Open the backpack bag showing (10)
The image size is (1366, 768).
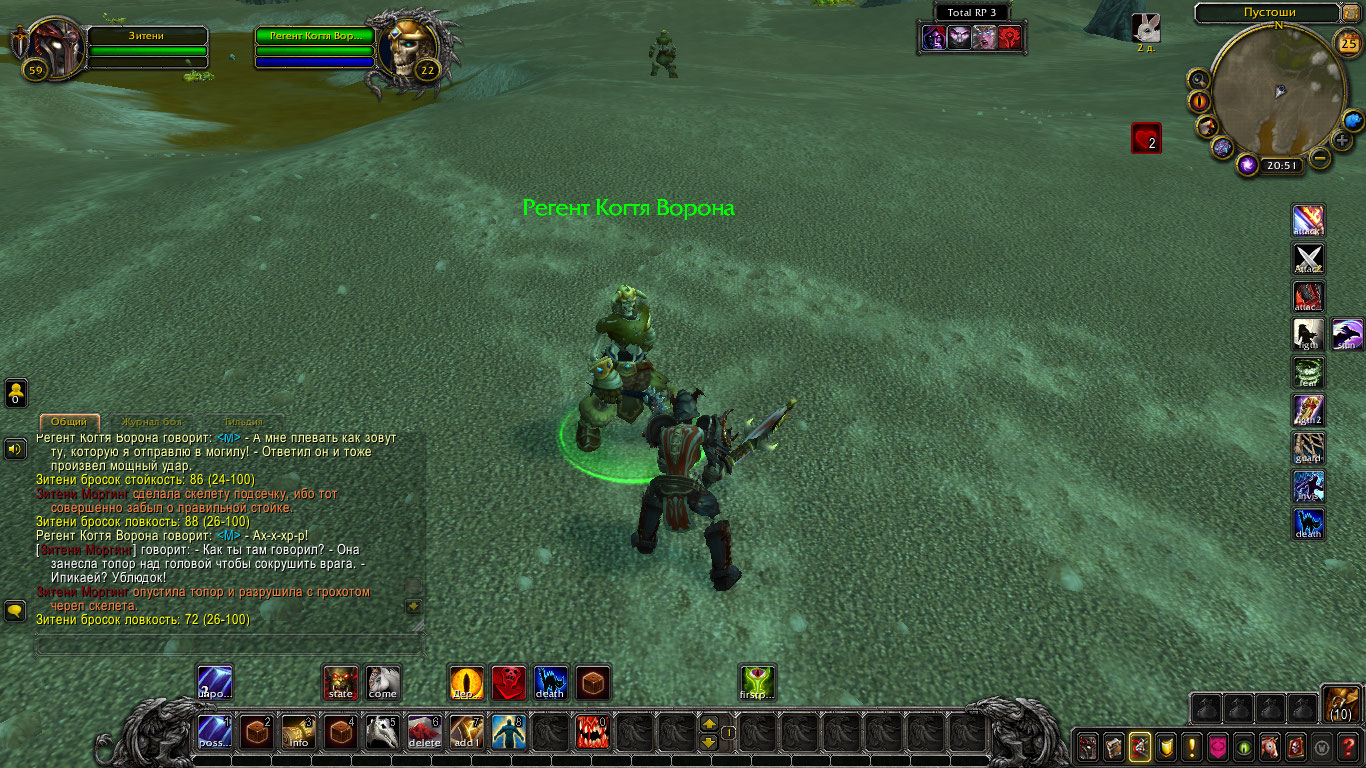coord(1340,704)
